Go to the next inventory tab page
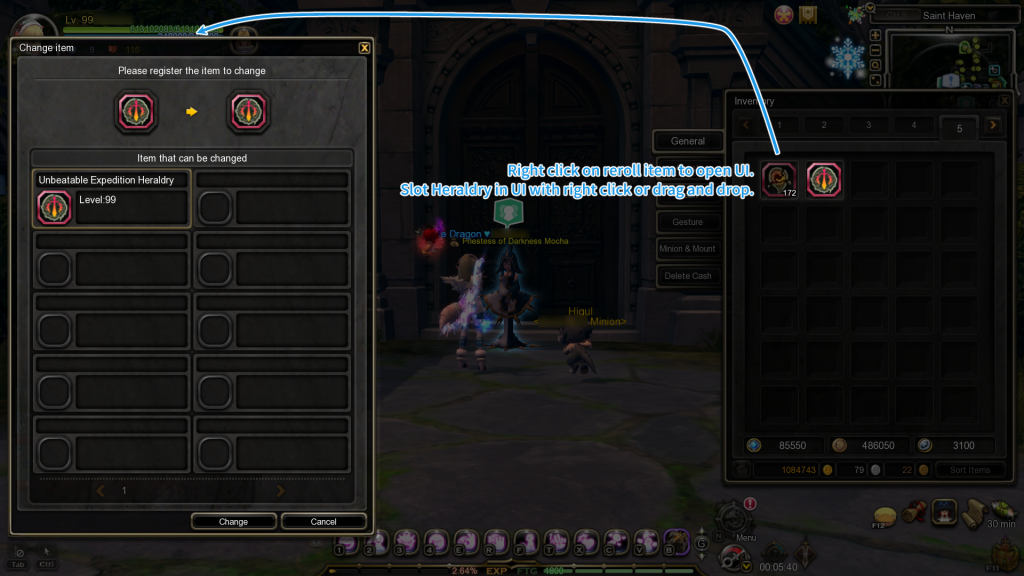Viewport: 1024px width, 576px height. pos(992,125)
